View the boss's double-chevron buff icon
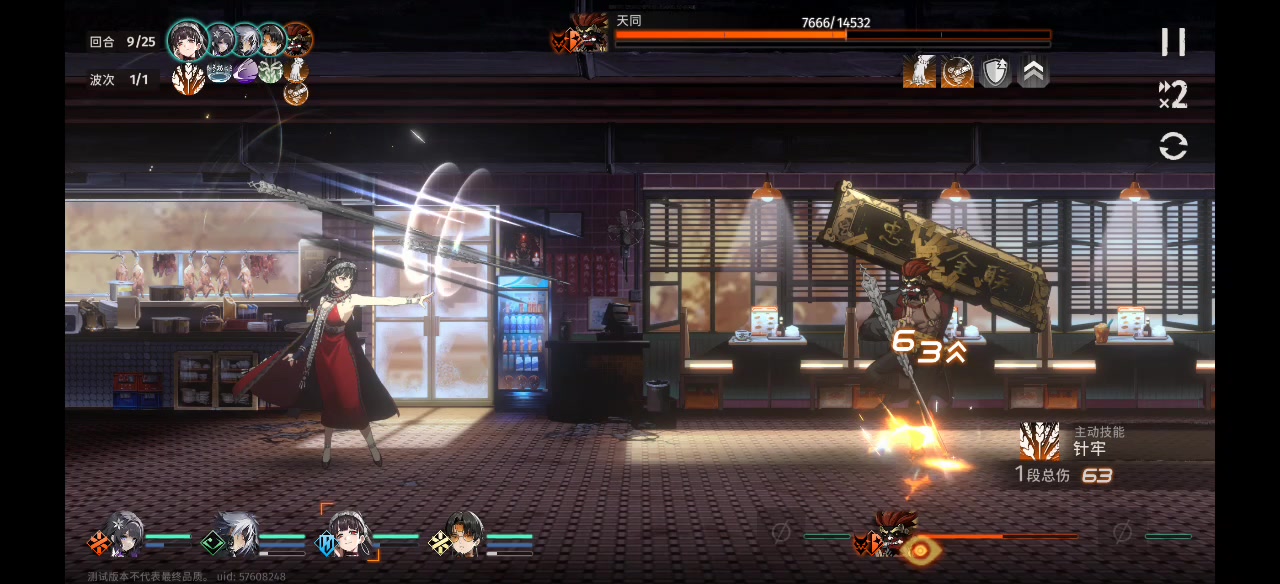 pos(1033,72)
